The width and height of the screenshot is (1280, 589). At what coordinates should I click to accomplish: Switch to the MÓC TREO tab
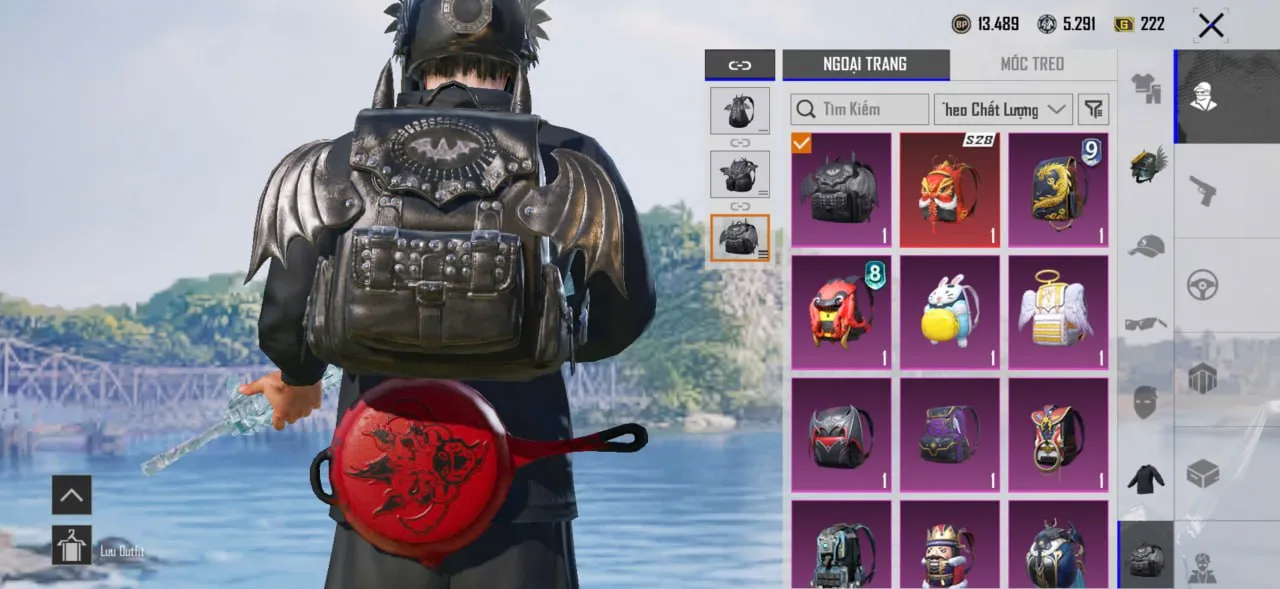pos(1032,64)
